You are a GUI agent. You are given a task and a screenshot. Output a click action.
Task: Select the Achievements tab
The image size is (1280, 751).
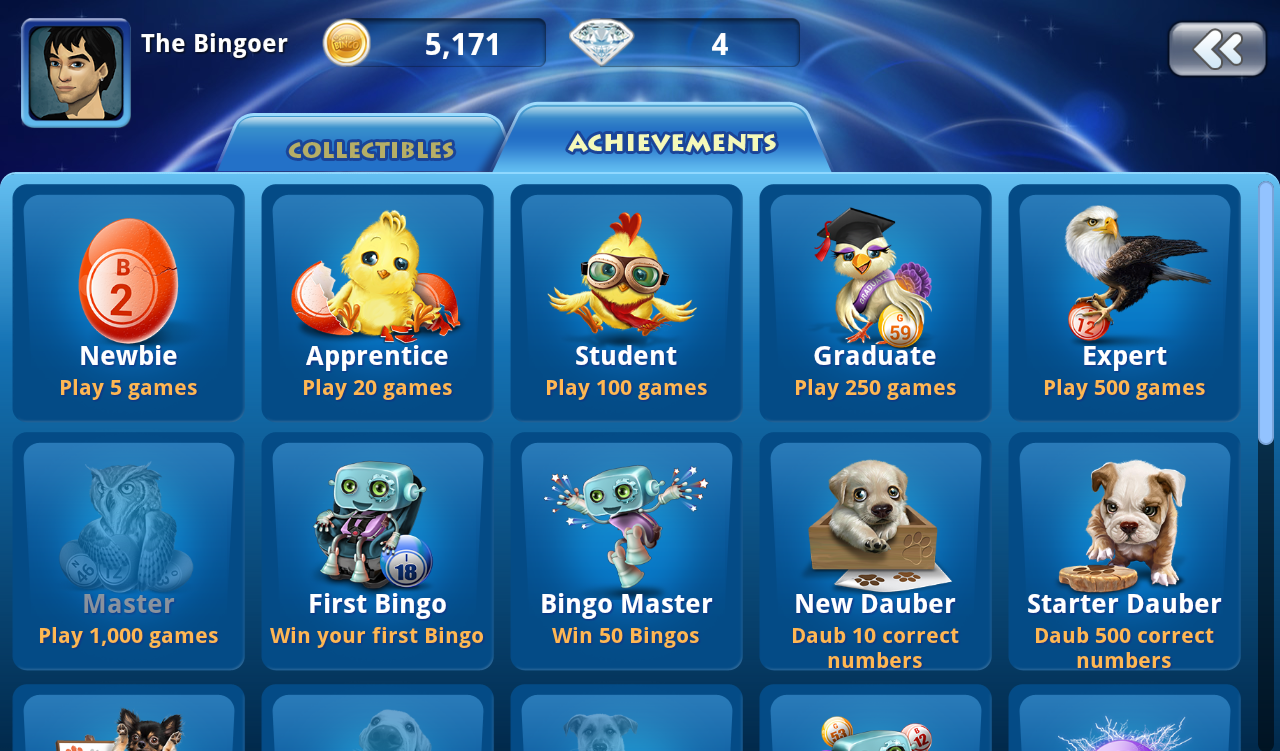(671, 143)
